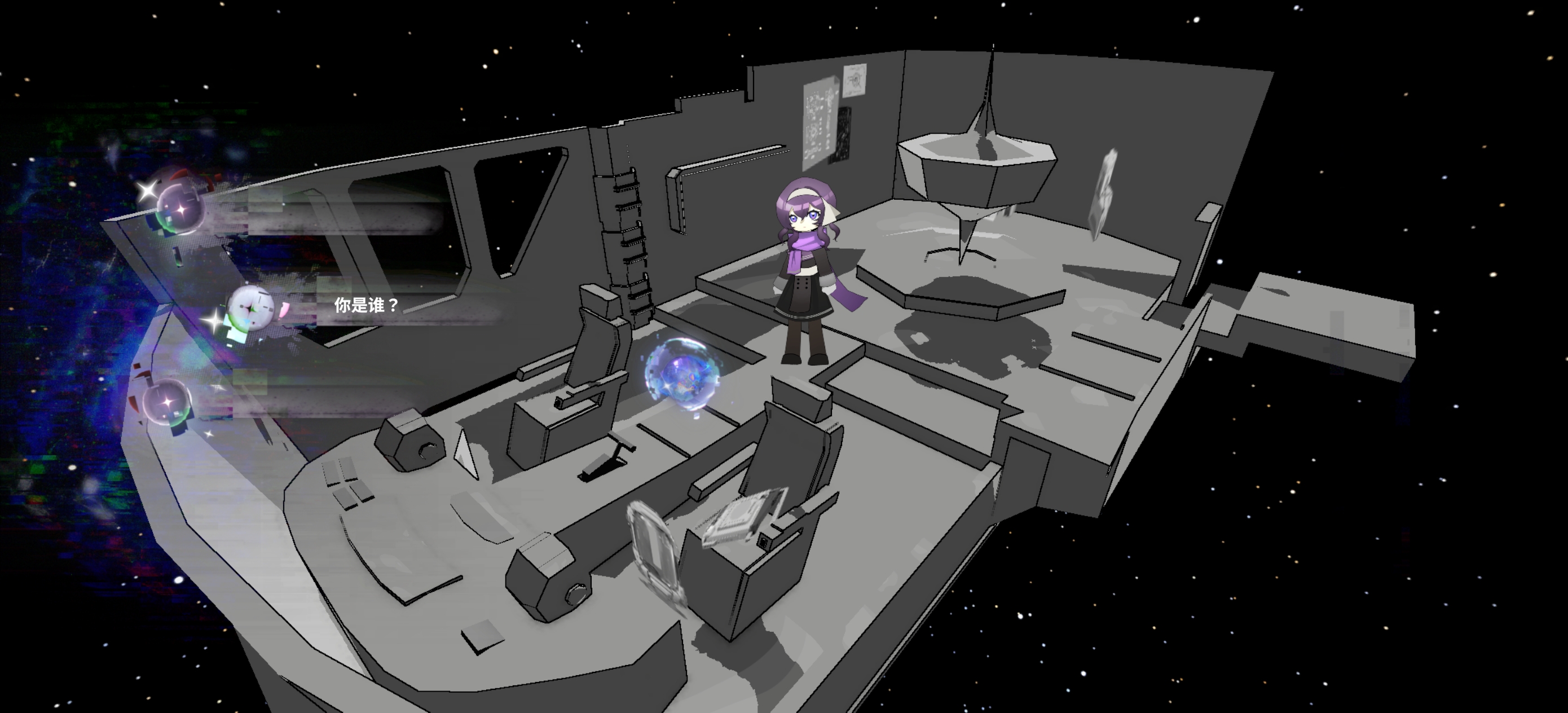Choose the "你是谁？" dialogue reply

pyautogui.click(x=366, y=306)
